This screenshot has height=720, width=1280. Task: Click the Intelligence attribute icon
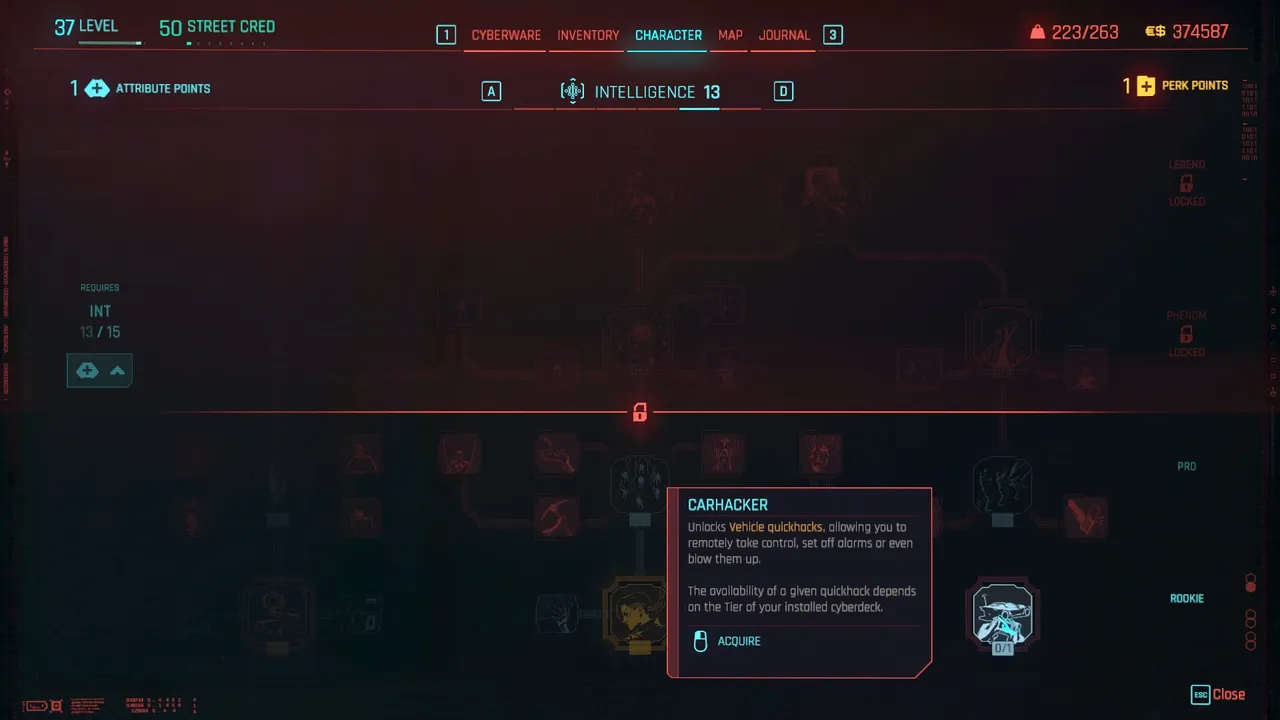[572, 92]
